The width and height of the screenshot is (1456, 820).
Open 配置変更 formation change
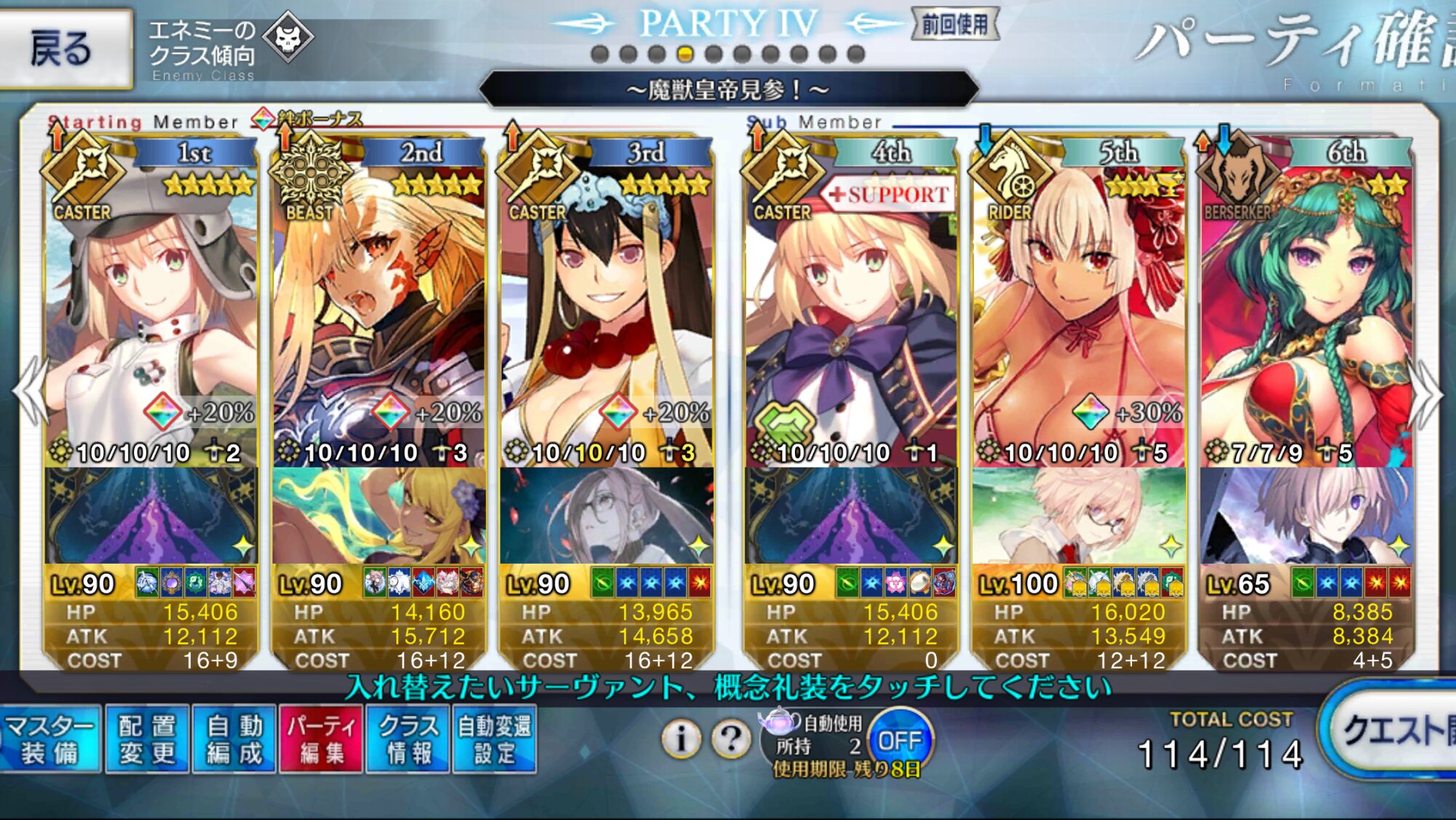[x=147, y=738]
